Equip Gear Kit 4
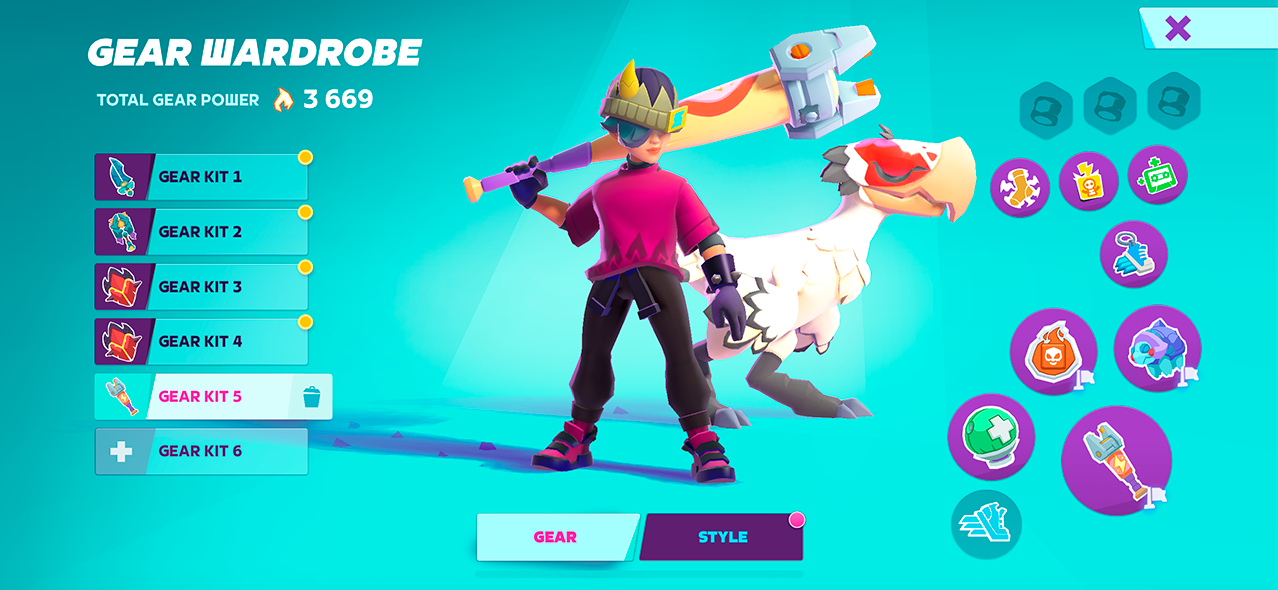The height and width of the screenshot is (590, 1278). coord(201,342)
